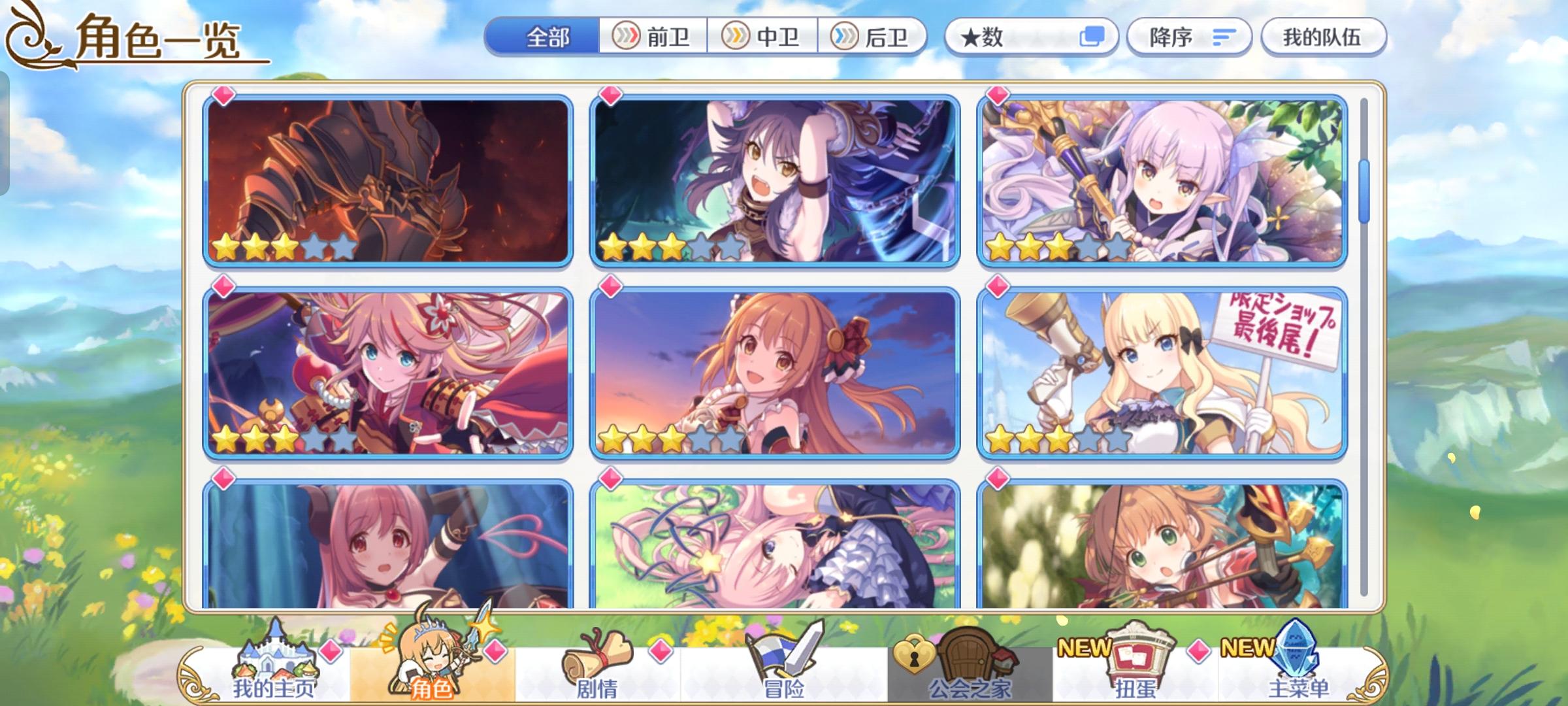Switch to the 后卫 rear guard tab
The height and width of the screenshot is (706, 1568).
tap(875, 37)
